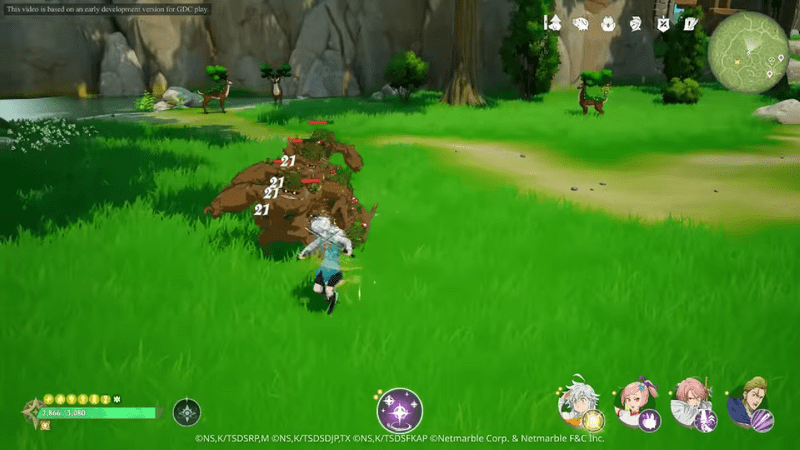Click the yellow marker on the minimap
Viewport: 800px width, 450px height.
(x=738, y=61)
